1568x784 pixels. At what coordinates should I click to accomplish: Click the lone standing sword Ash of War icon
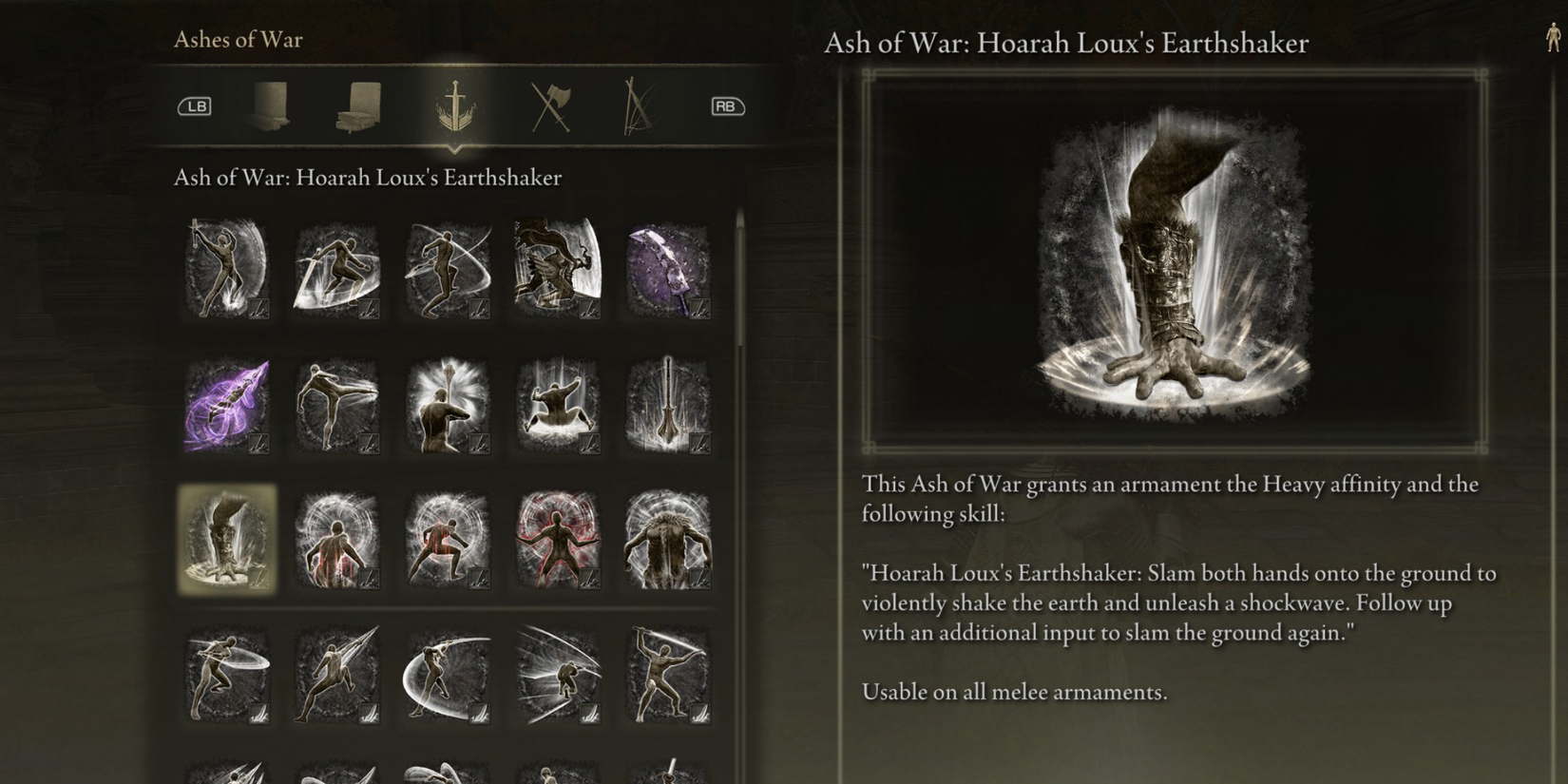[668, 404]
